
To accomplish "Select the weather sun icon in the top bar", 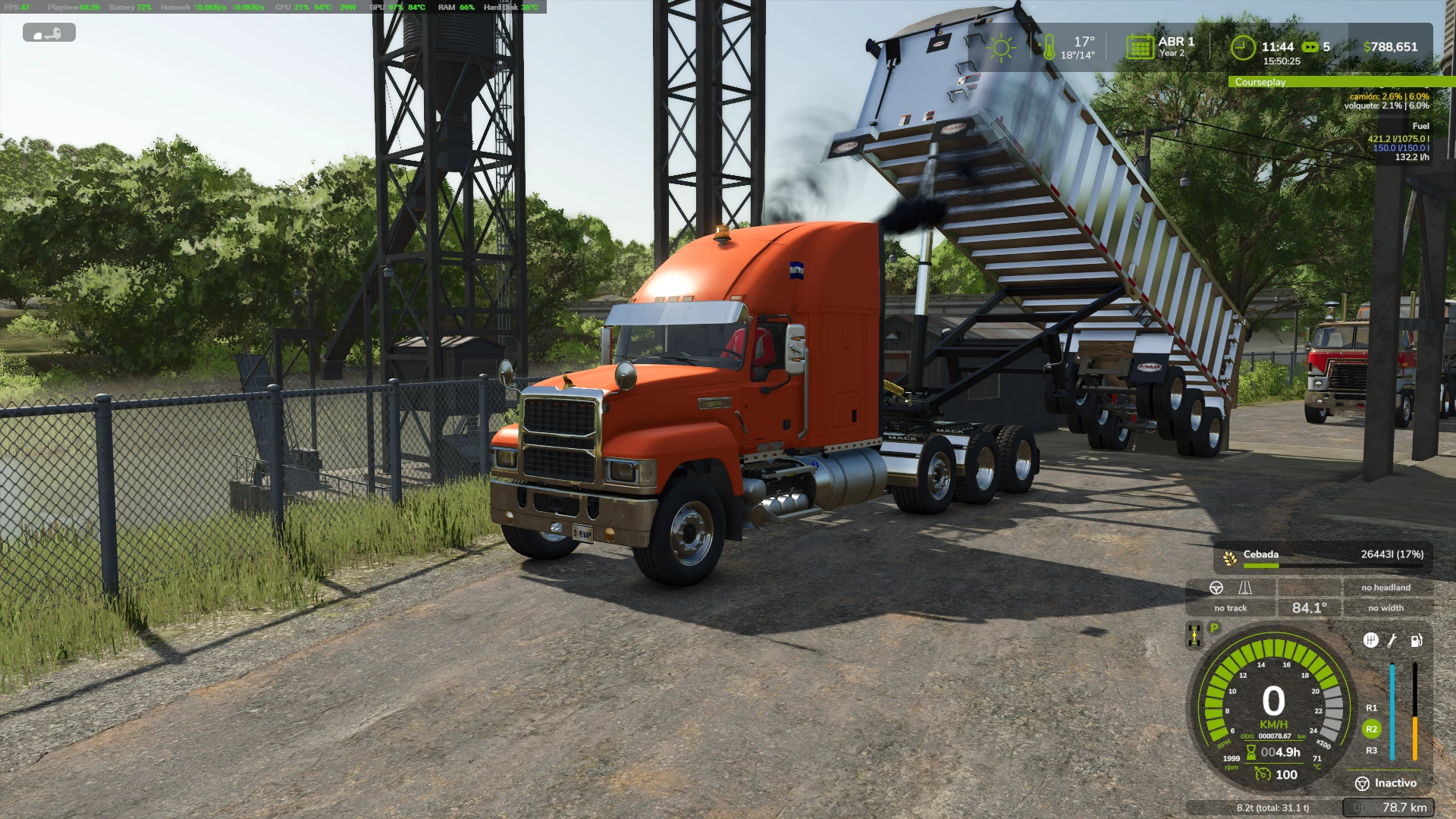I will pos(1003,47).
